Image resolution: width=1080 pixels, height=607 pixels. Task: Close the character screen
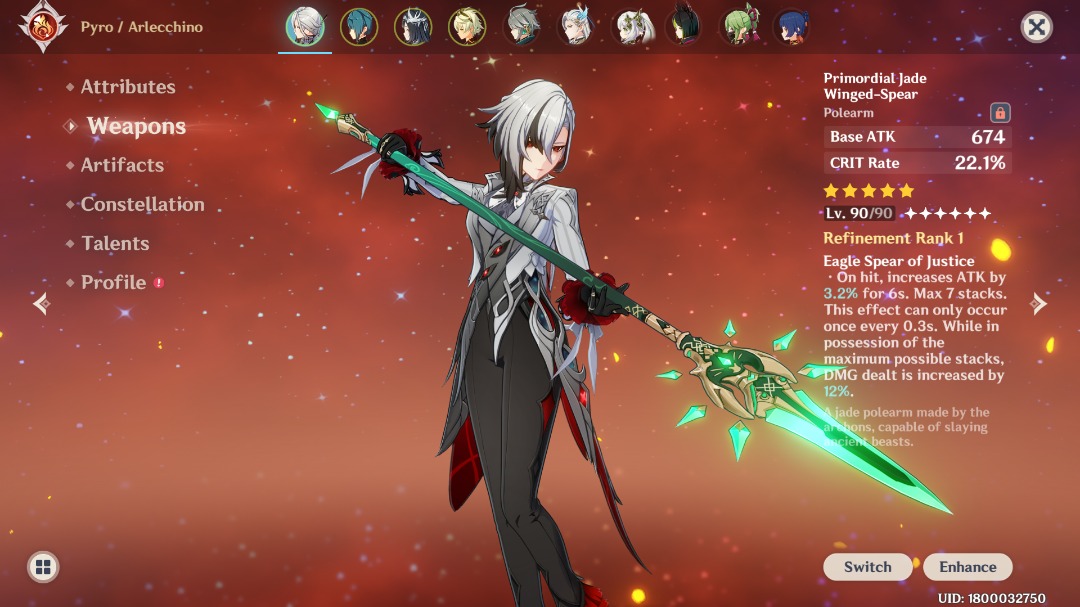click(x=1037, y=27)
